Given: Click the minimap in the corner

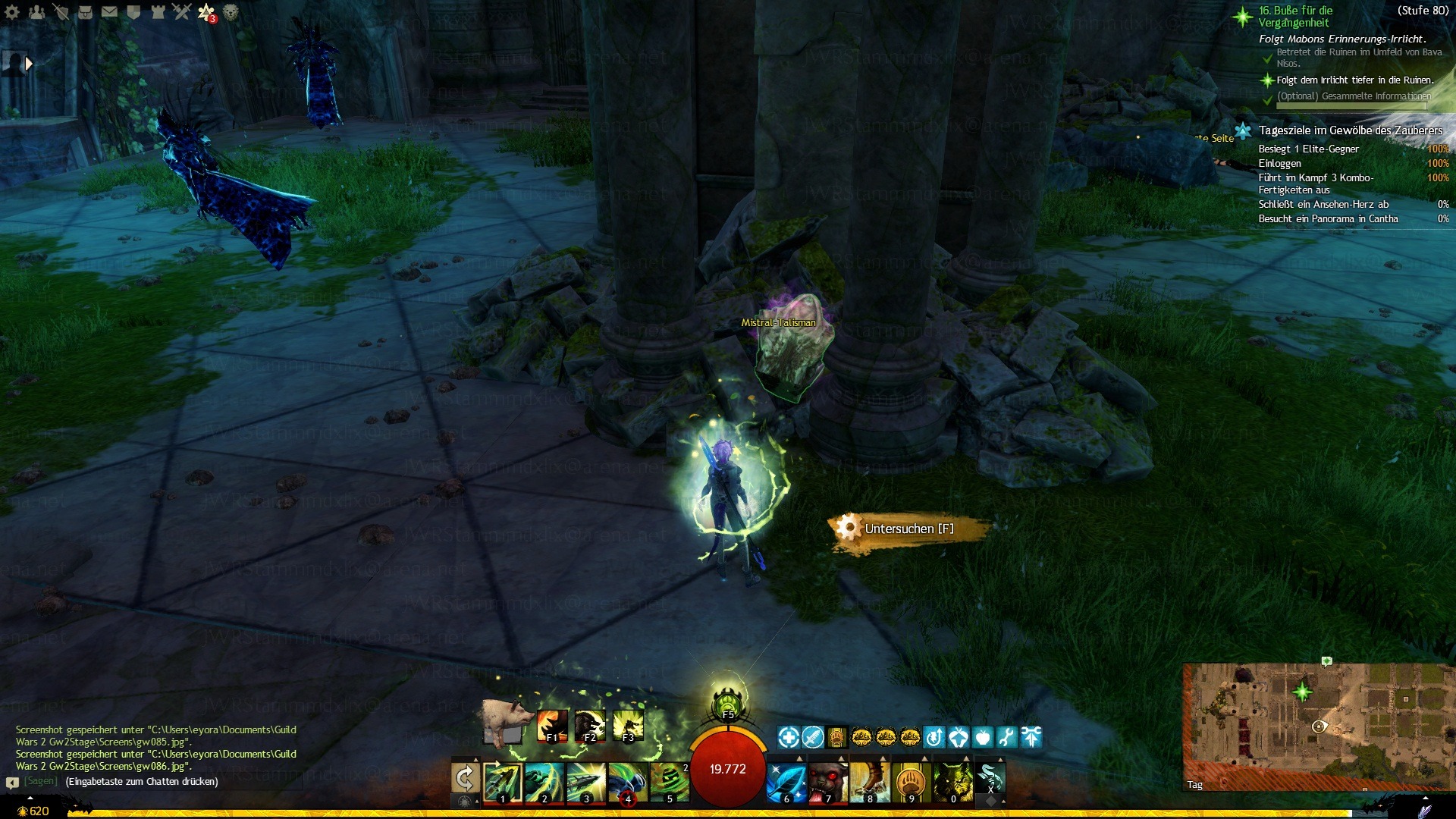Looking at the screenshot, I should [x=1318, y=726].
